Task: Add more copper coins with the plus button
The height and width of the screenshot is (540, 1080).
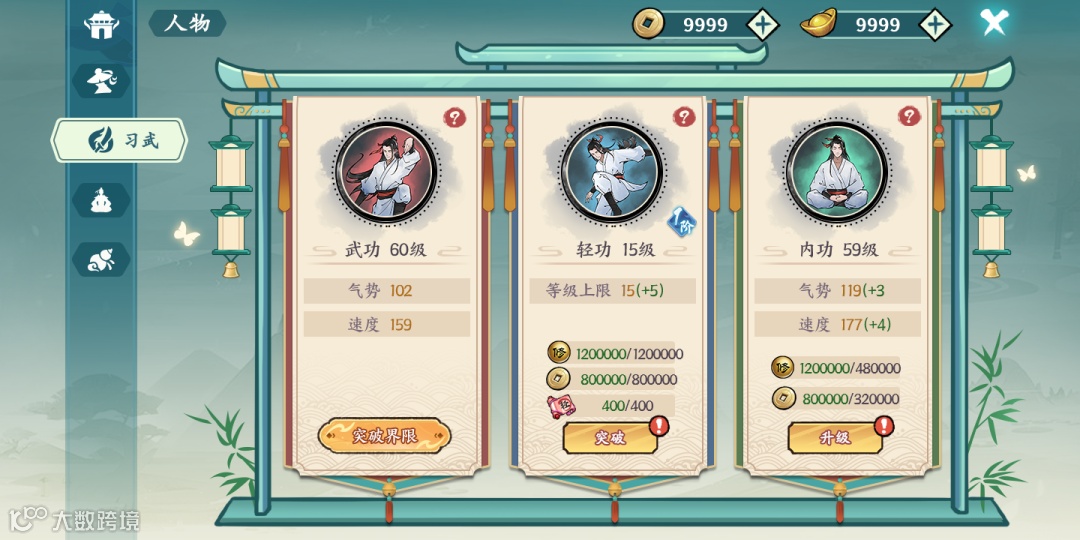Action: pos(763,24)
